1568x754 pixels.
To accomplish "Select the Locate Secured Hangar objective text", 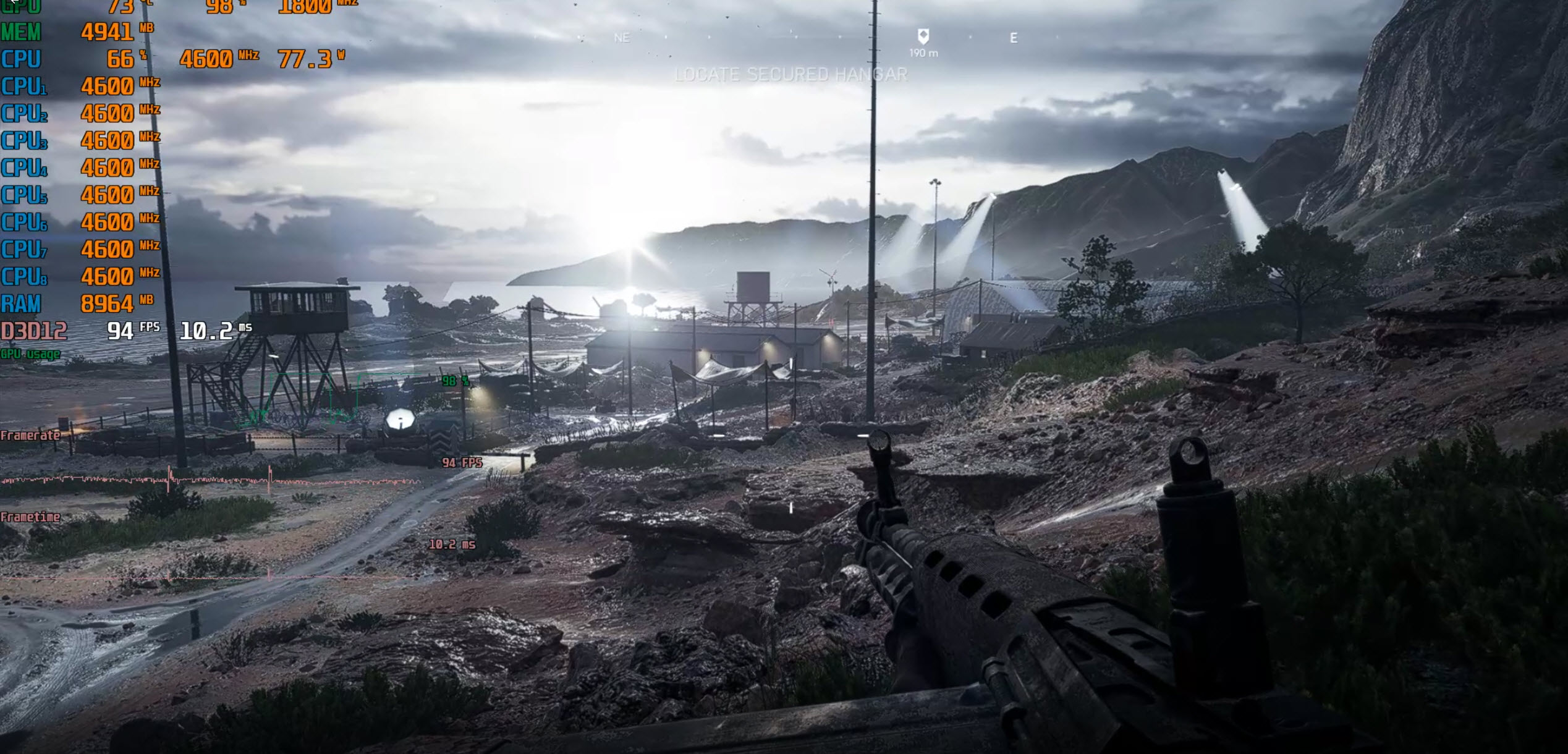I will [790, 75].
